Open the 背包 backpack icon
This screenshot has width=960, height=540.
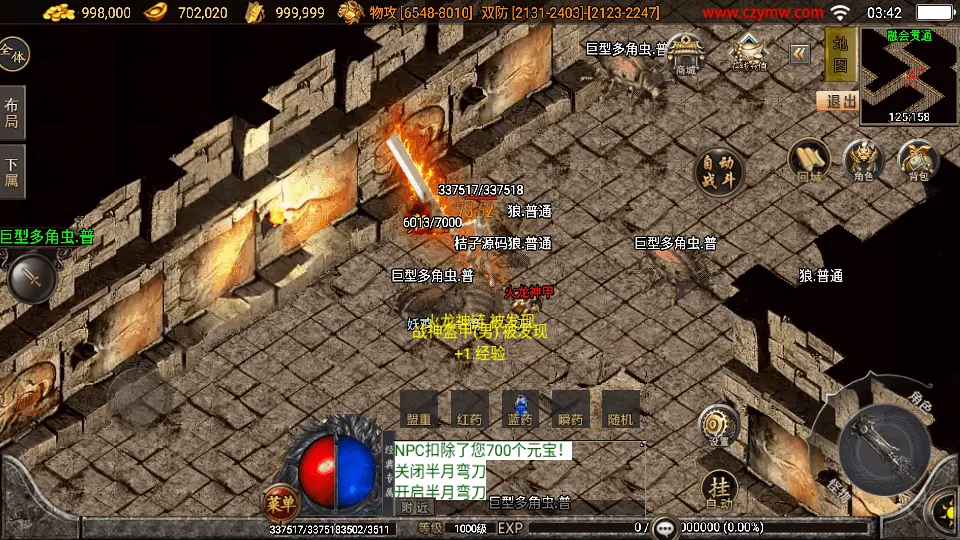[917, 161]
